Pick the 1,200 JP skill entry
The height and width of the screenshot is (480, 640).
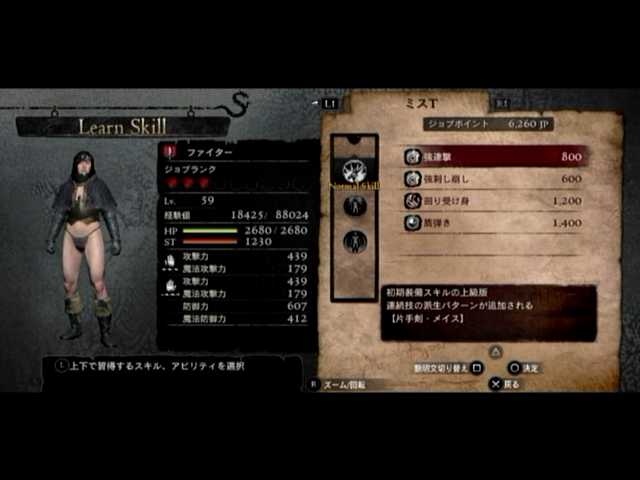pyautogui.click(x=494, y=201)
